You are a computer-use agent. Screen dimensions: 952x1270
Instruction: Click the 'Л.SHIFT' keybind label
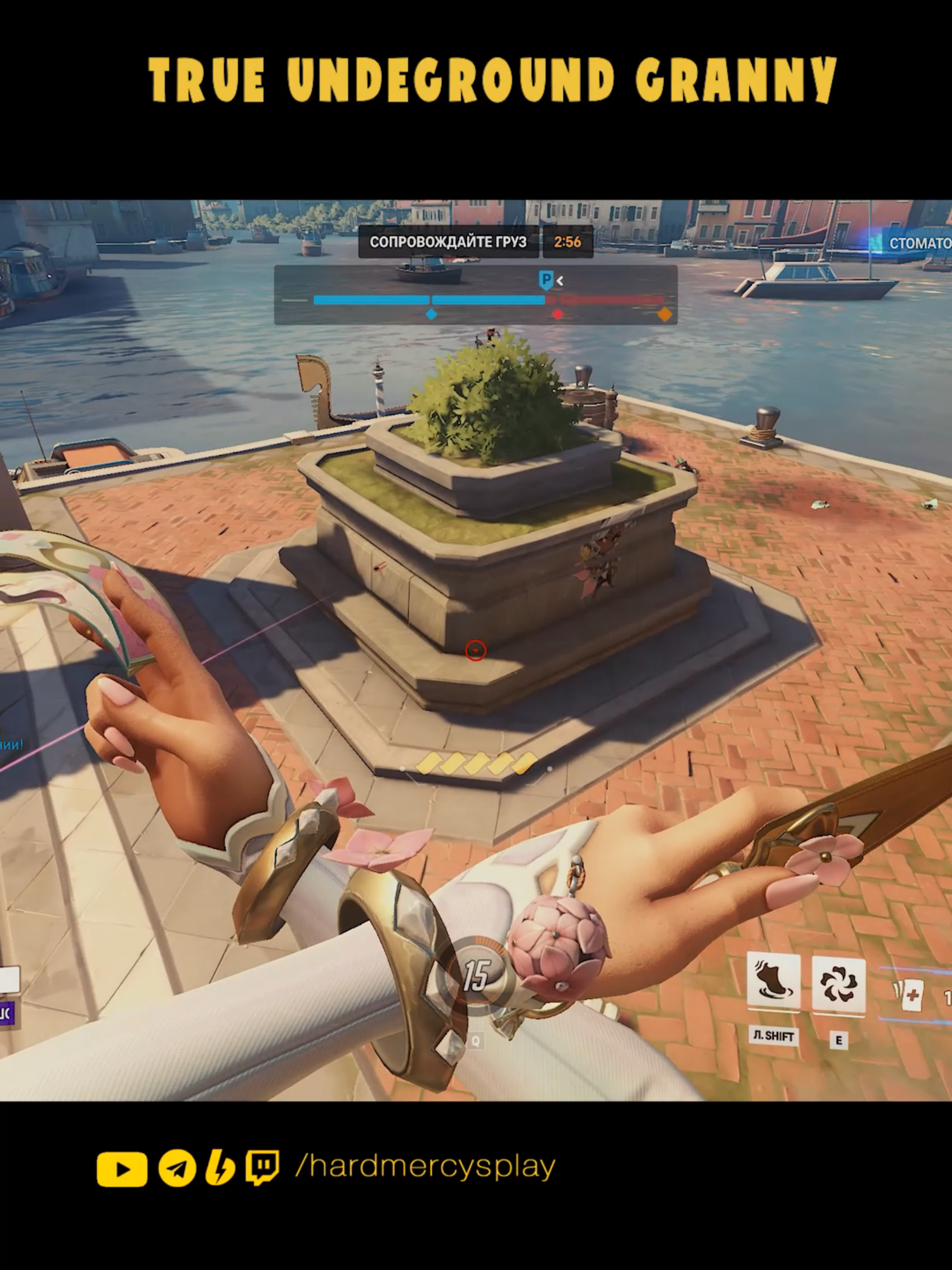[x=774, y=1037]
